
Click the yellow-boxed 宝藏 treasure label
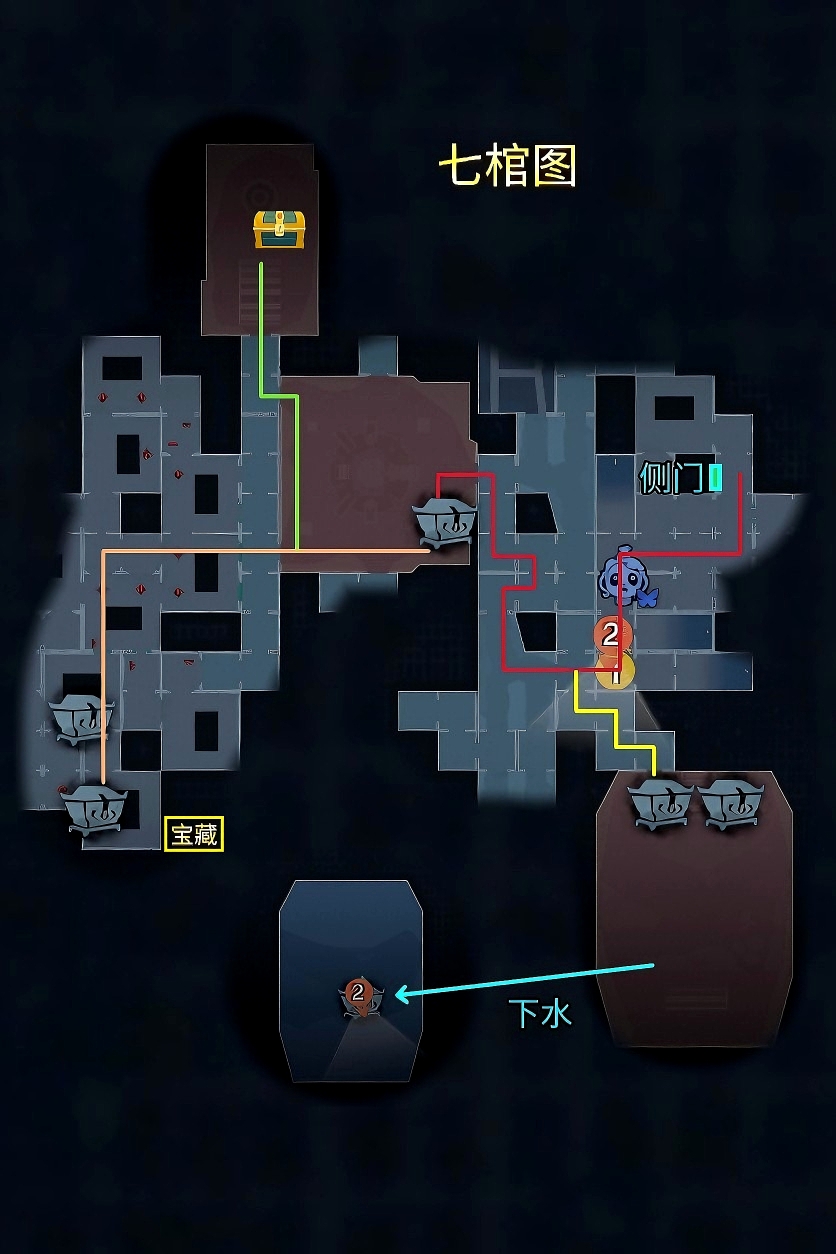pyautogui.click(x=194, y=834)
